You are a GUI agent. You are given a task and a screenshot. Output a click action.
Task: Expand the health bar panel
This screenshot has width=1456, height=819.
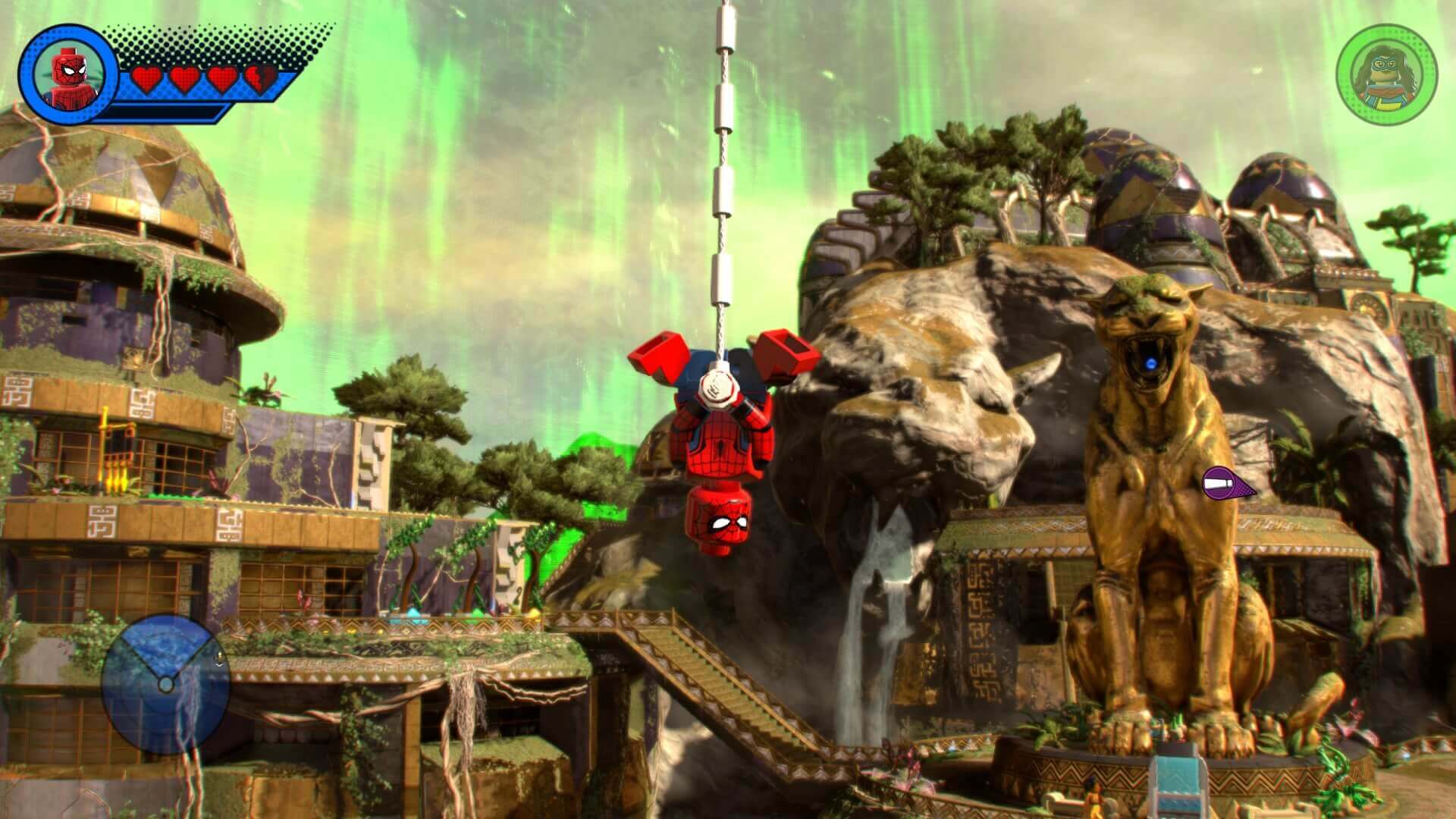(205, 80)
